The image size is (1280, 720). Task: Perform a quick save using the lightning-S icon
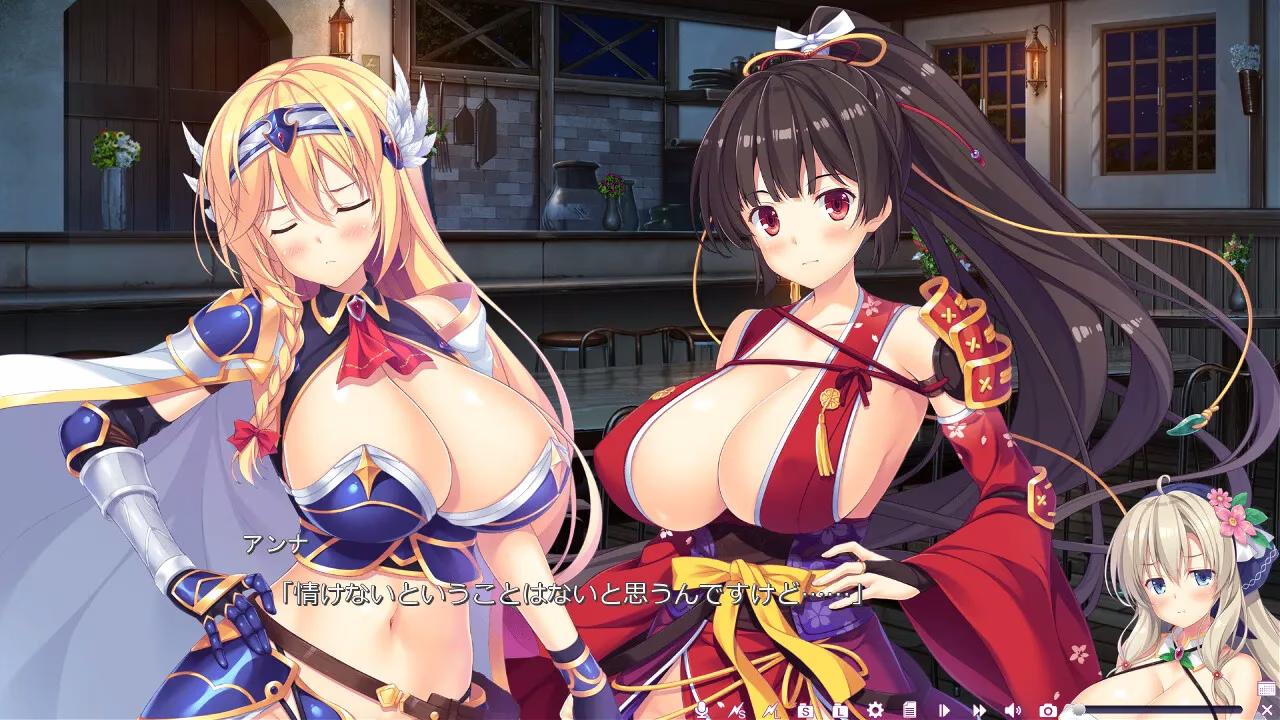pyautogui.click(x=736, y=709)
